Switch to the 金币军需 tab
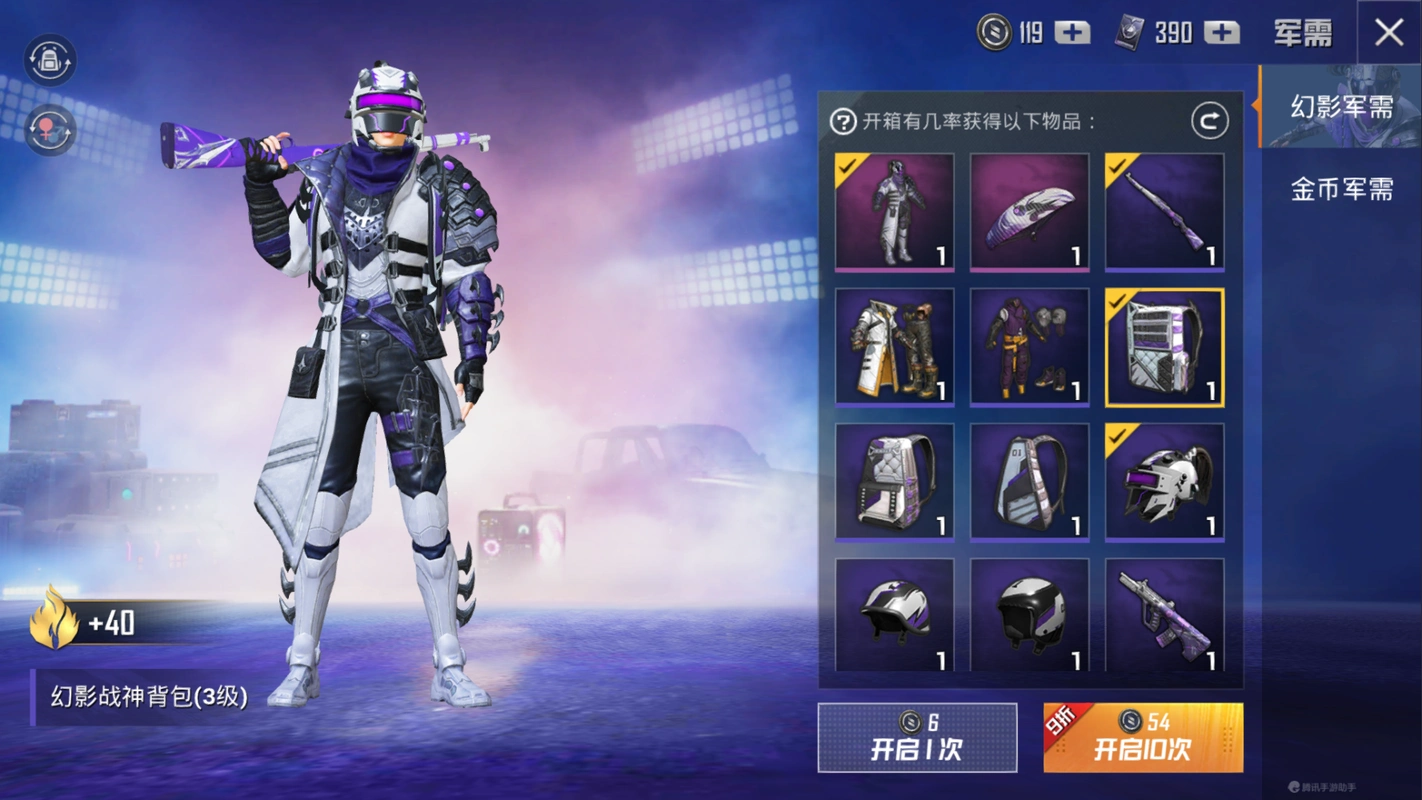This screenshot has width=1422, height=800. 1341,189
